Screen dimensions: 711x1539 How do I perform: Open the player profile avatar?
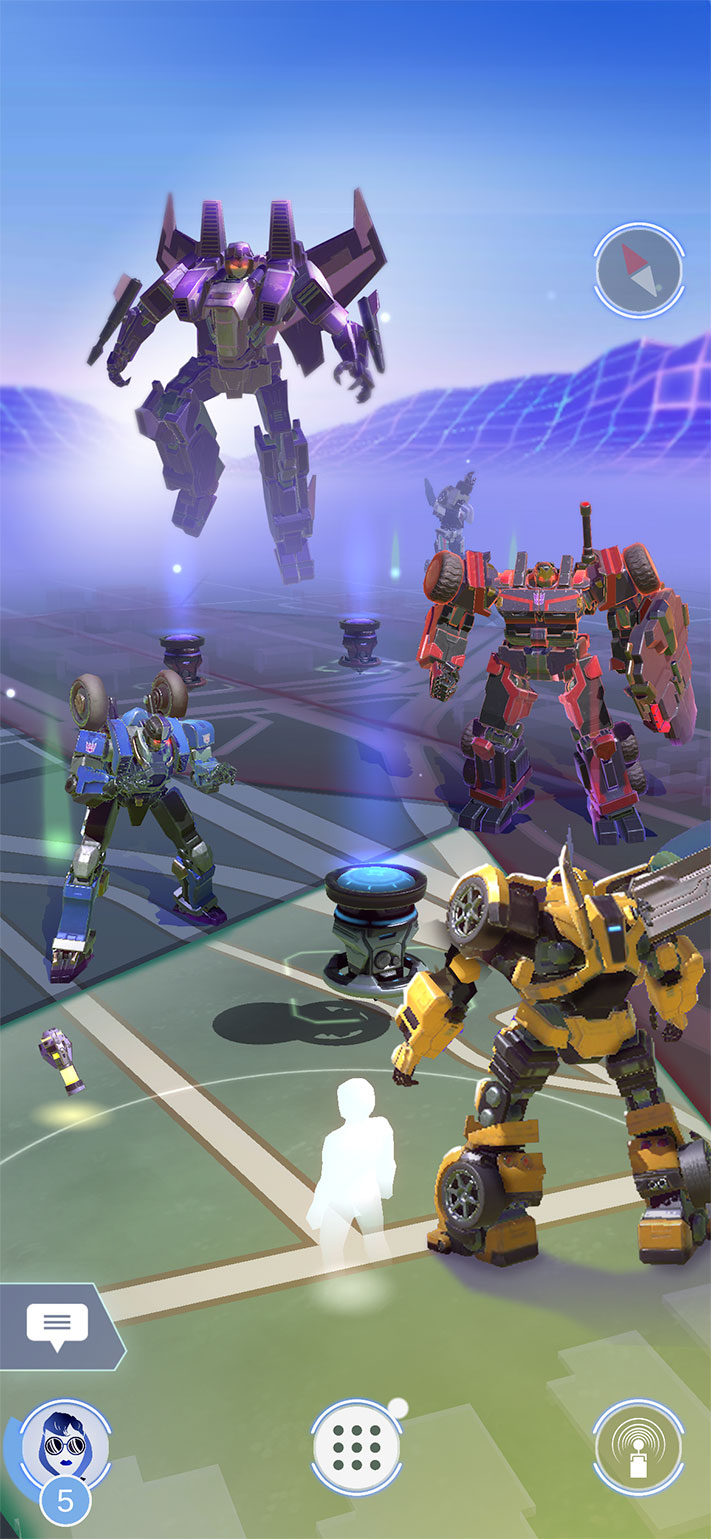[x=63, y=1446]
